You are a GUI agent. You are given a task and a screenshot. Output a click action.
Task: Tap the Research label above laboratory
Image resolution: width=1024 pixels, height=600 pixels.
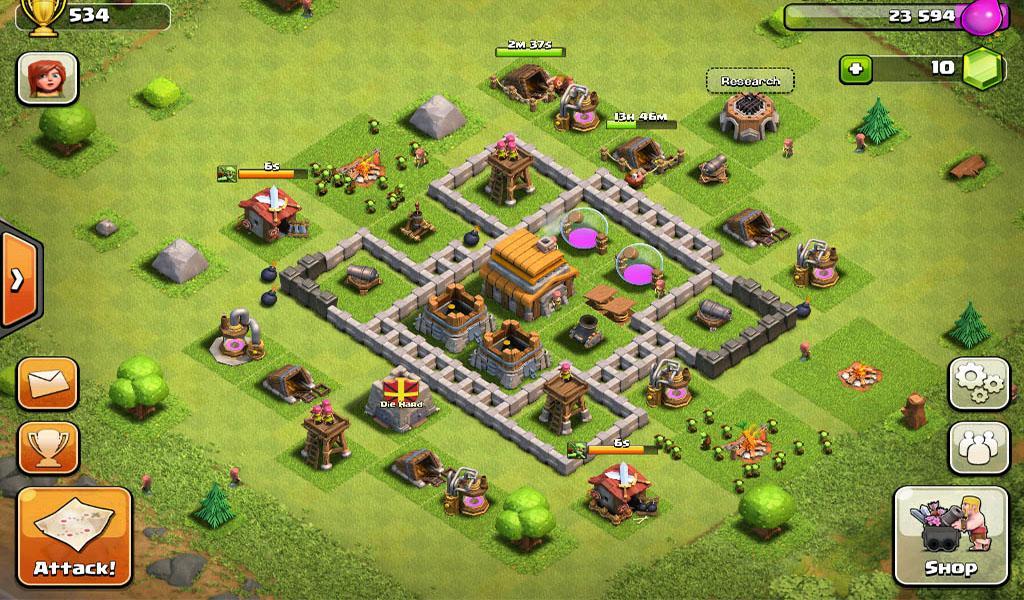click(750, 81)
